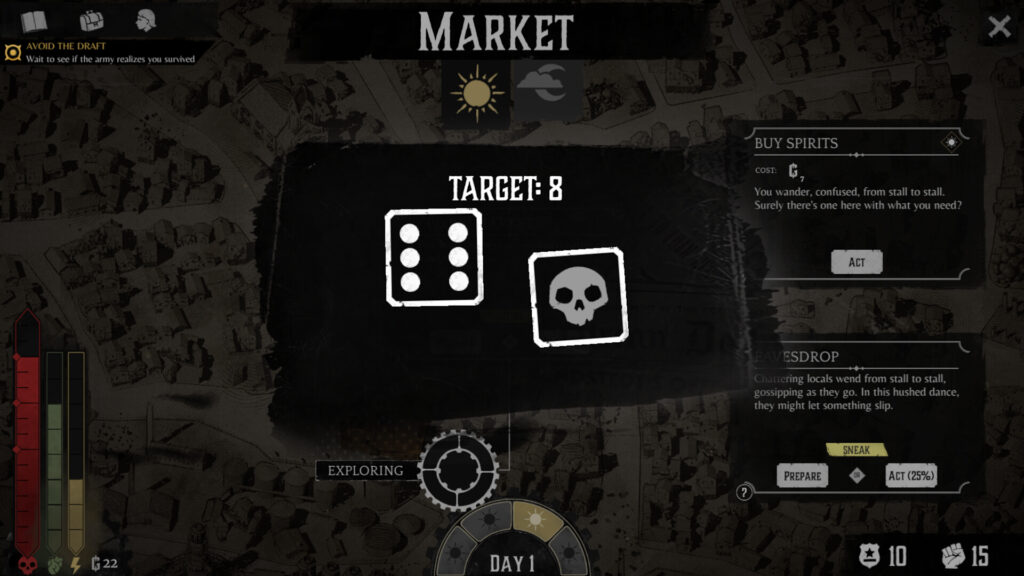Close the Market screen with the X
Image resolution: width=1024 pixels, height=576 pixels.
999,27
